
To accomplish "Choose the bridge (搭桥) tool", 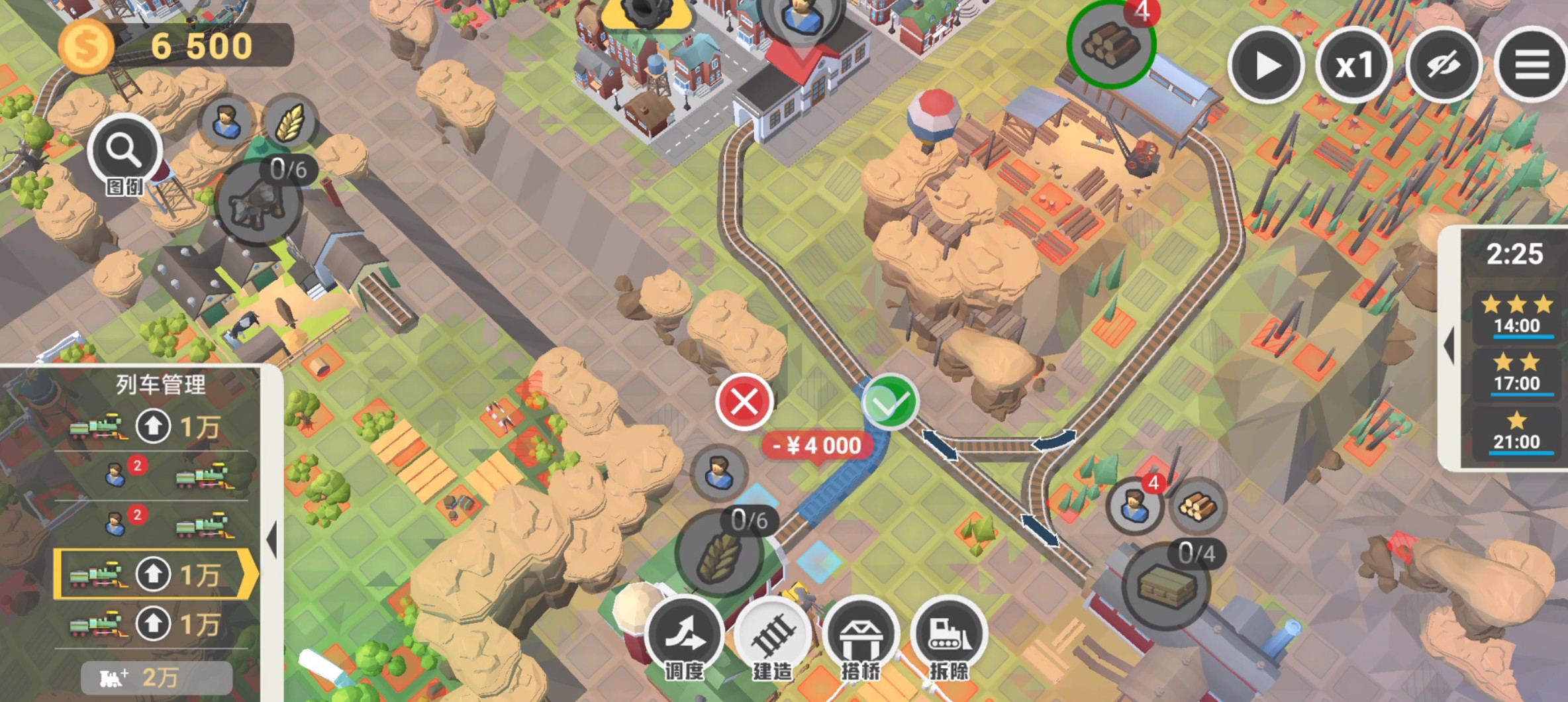I will (x=861, y=636).
